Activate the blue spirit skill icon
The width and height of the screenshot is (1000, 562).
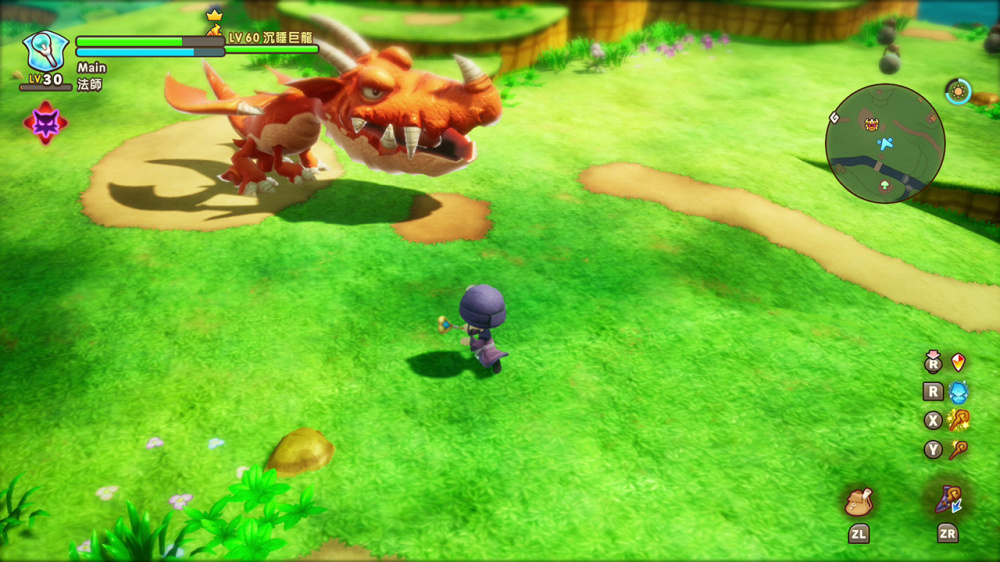coord(958,392)
